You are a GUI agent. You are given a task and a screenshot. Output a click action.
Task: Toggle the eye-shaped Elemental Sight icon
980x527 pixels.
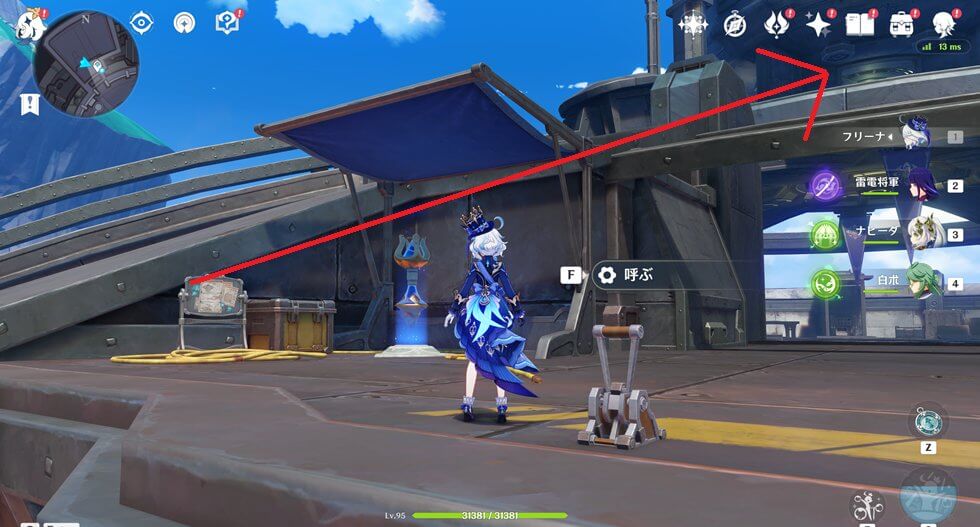(142, 22)
